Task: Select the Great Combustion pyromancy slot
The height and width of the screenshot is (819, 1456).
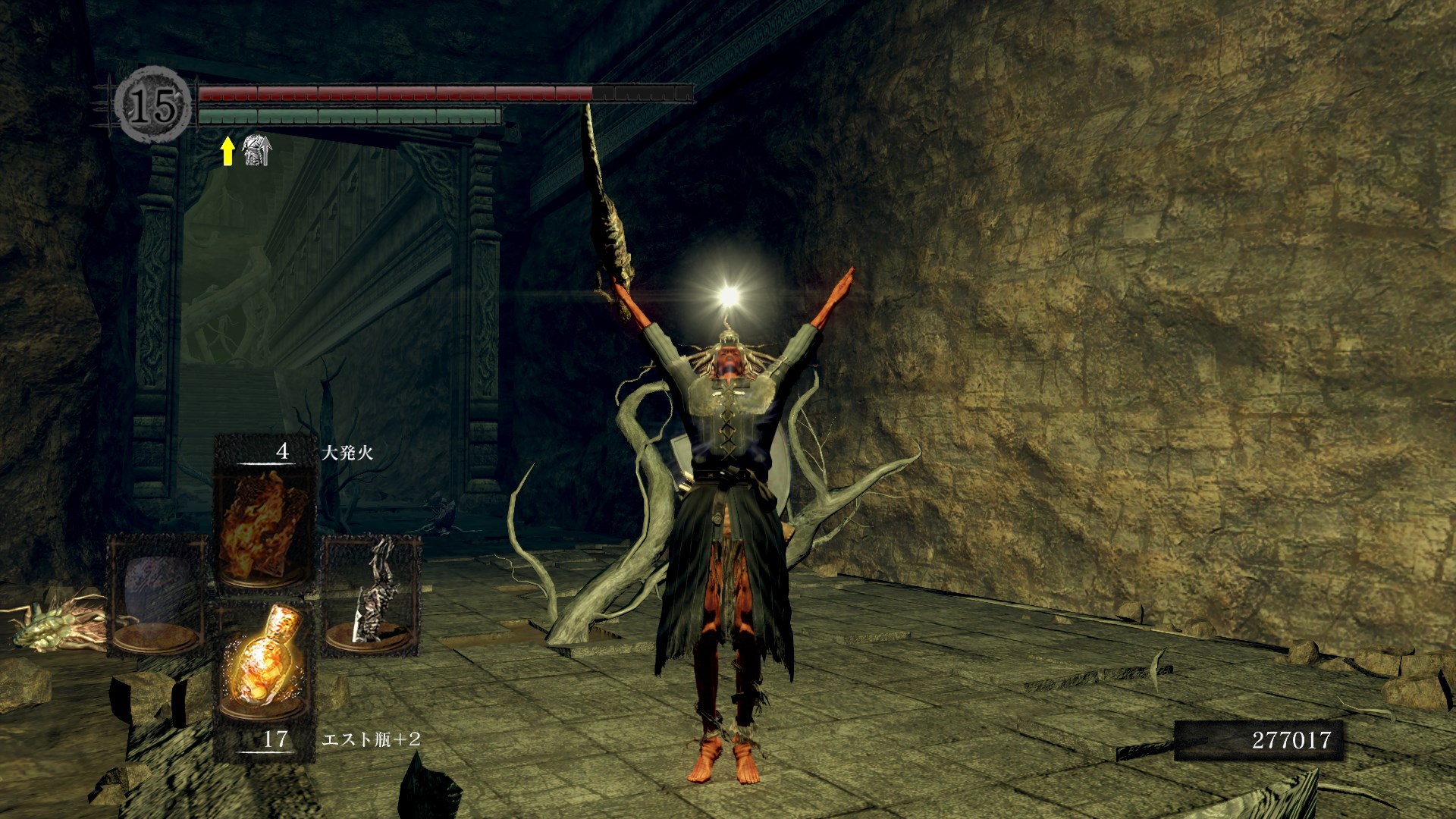Action: (264, 523)
